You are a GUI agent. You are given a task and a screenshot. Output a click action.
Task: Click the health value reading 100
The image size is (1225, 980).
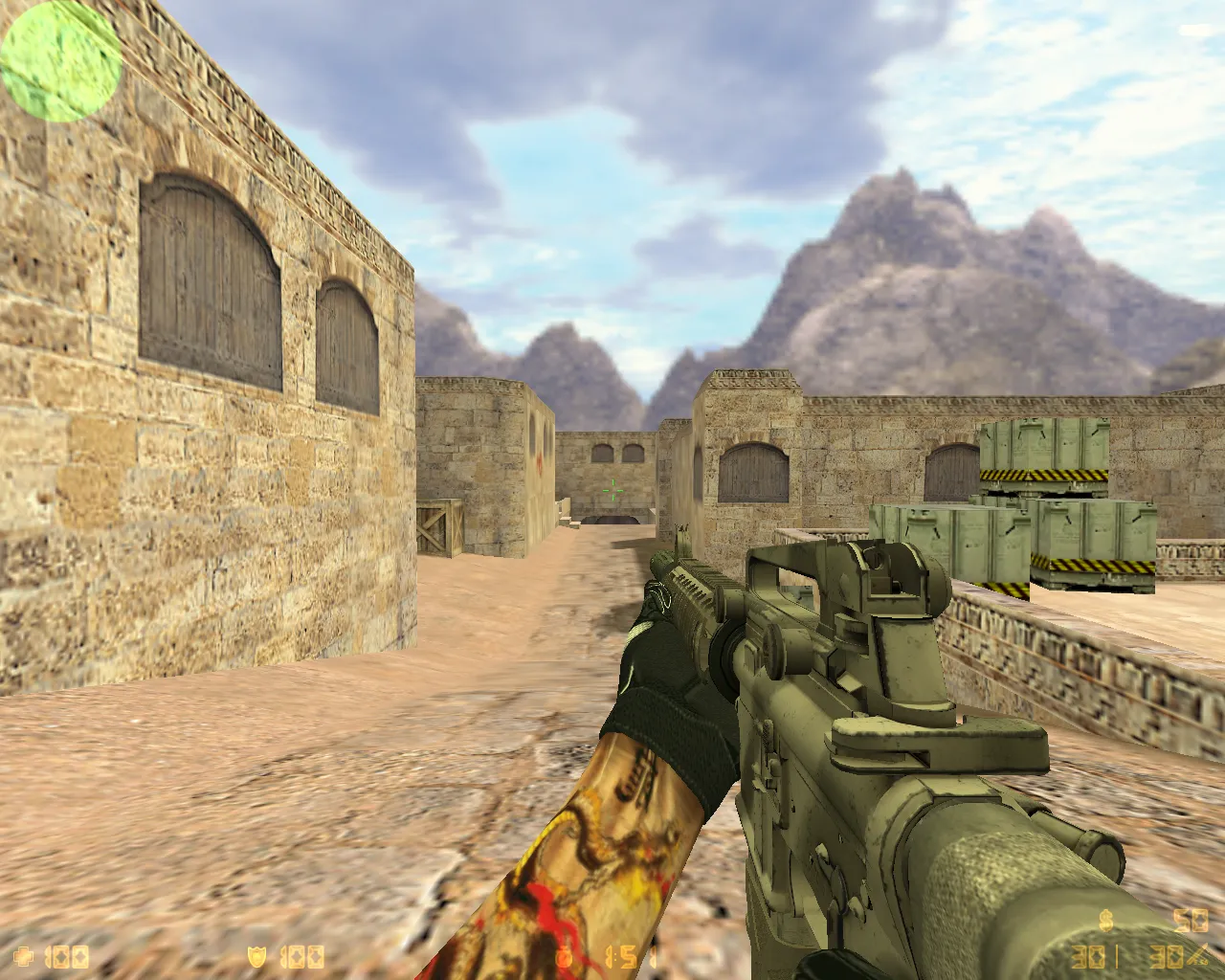point(67,955)
